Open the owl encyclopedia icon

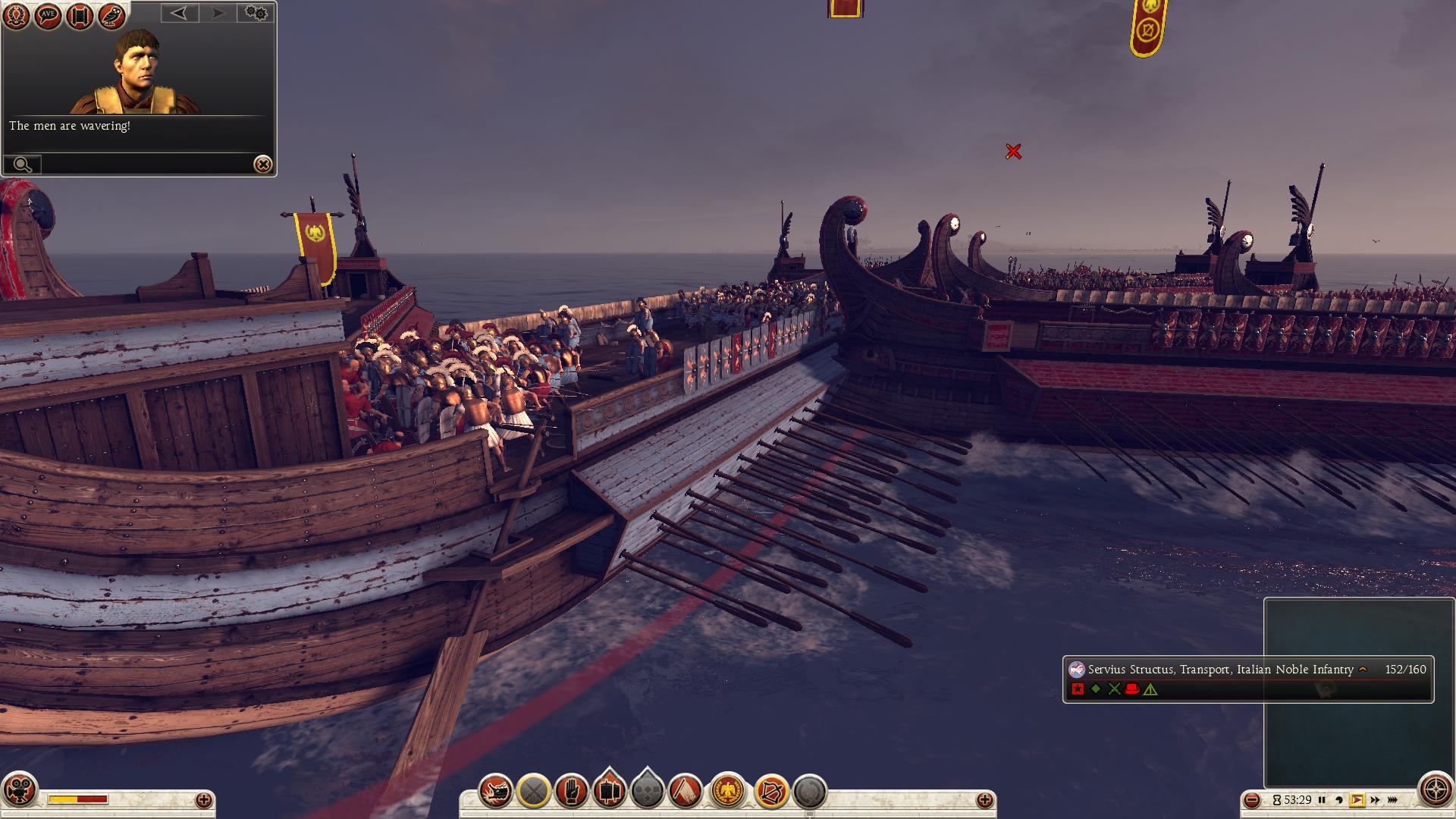coord(111,15)
